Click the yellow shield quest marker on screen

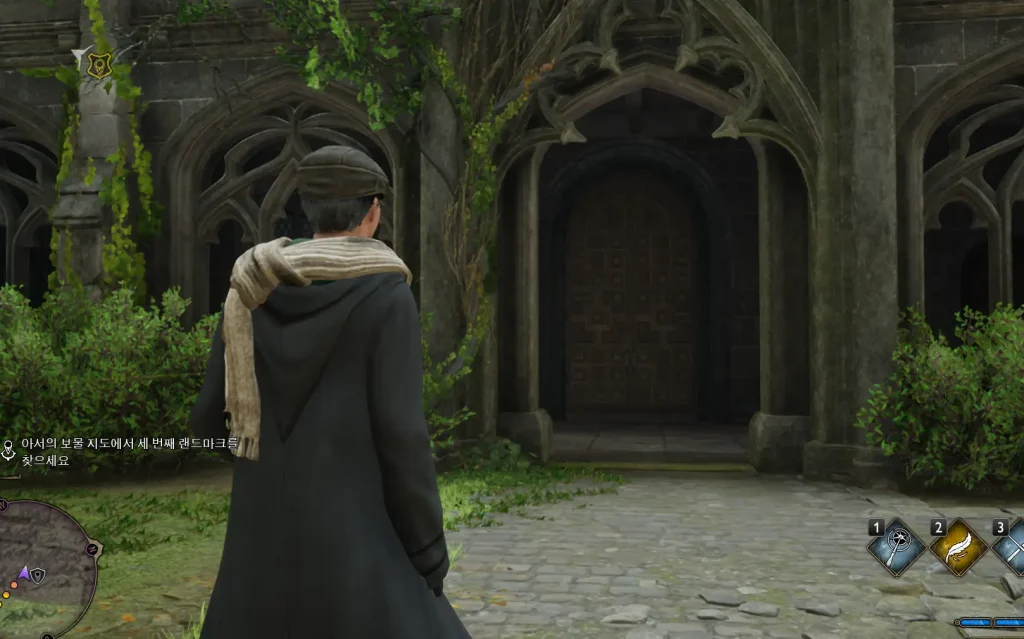[97, 65]
